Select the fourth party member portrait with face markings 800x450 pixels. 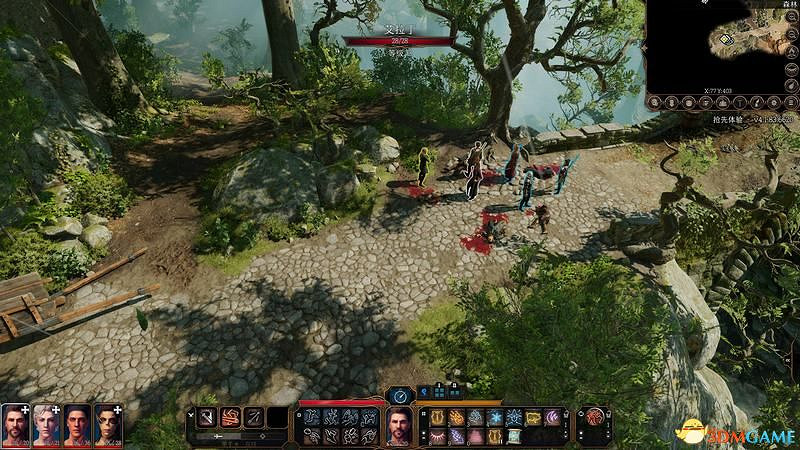pos(108,425)
